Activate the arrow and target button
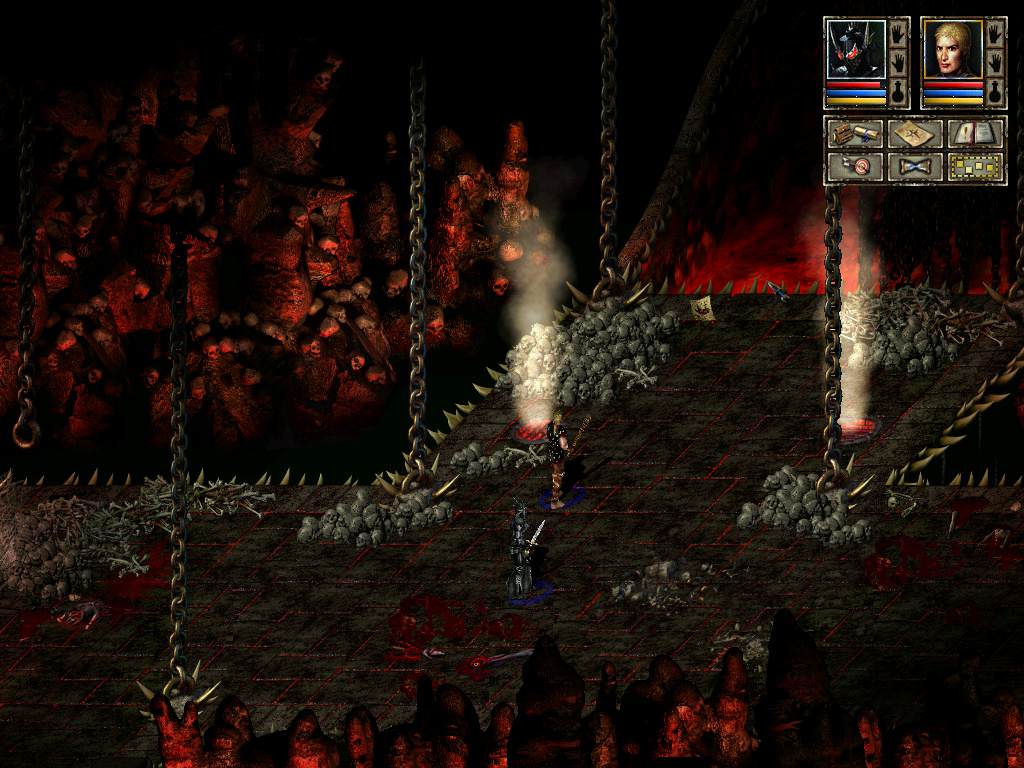The width and height of the screenshot is (1024, 768). click(x=854, y=166)
